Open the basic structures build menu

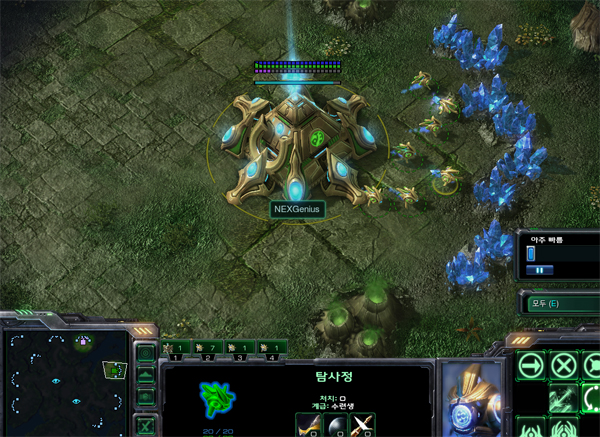pyautogui.click(x=531, y=427)
